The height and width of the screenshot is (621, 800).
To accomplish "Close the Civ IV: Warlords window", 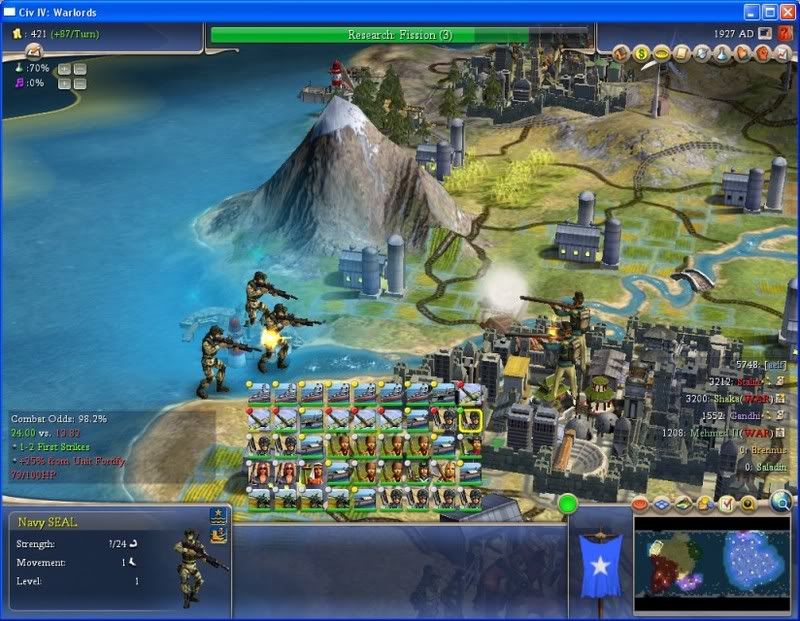I will (787, 11).
